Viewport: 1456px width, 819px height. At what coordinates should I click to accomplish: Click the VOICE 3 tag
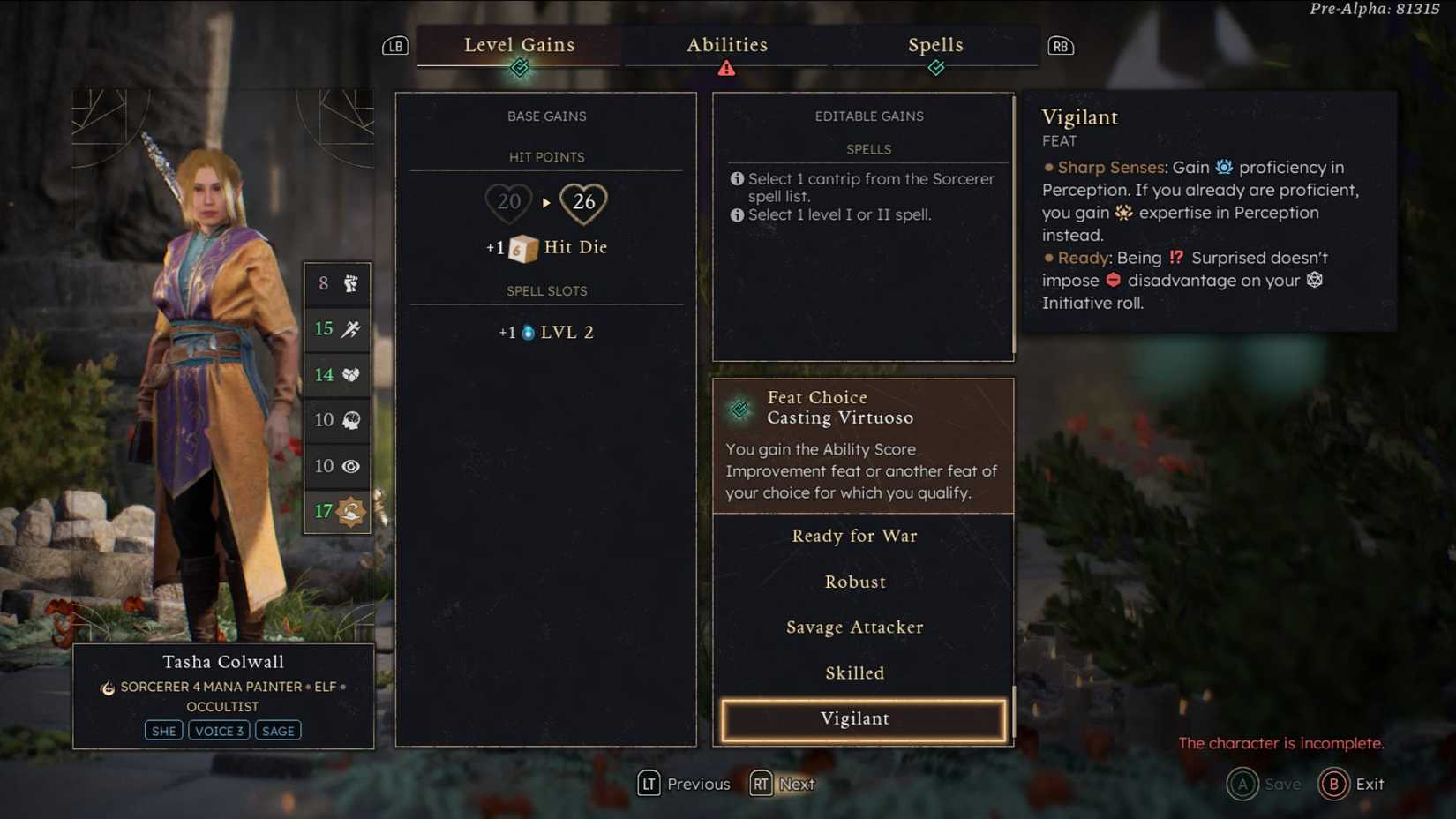tap(219, 730)
